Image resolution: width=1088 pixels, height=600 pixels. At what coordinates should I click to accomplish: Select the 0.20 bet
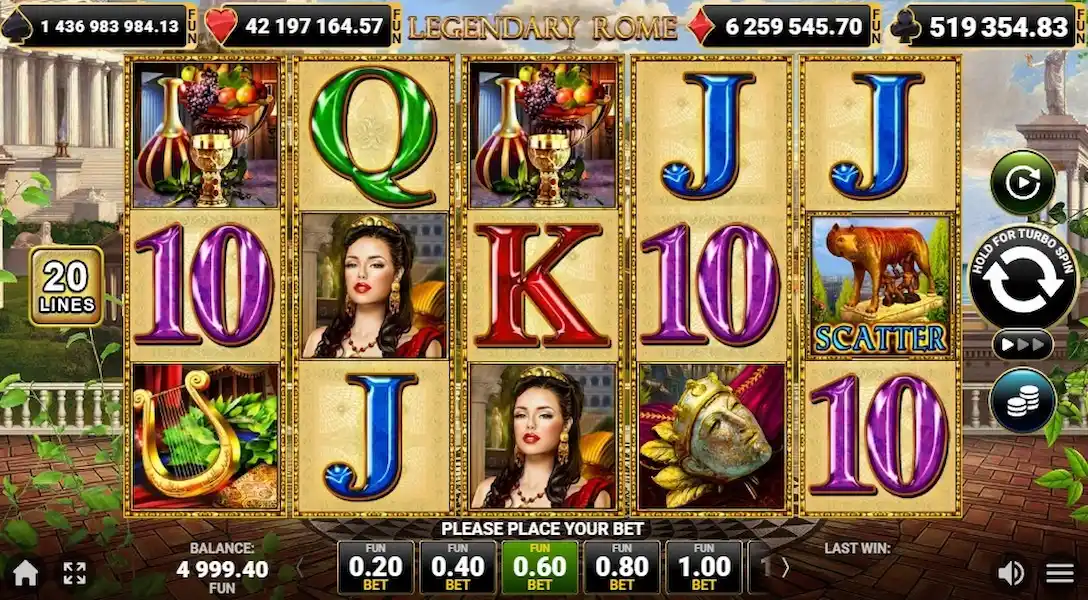coord(375,567)
